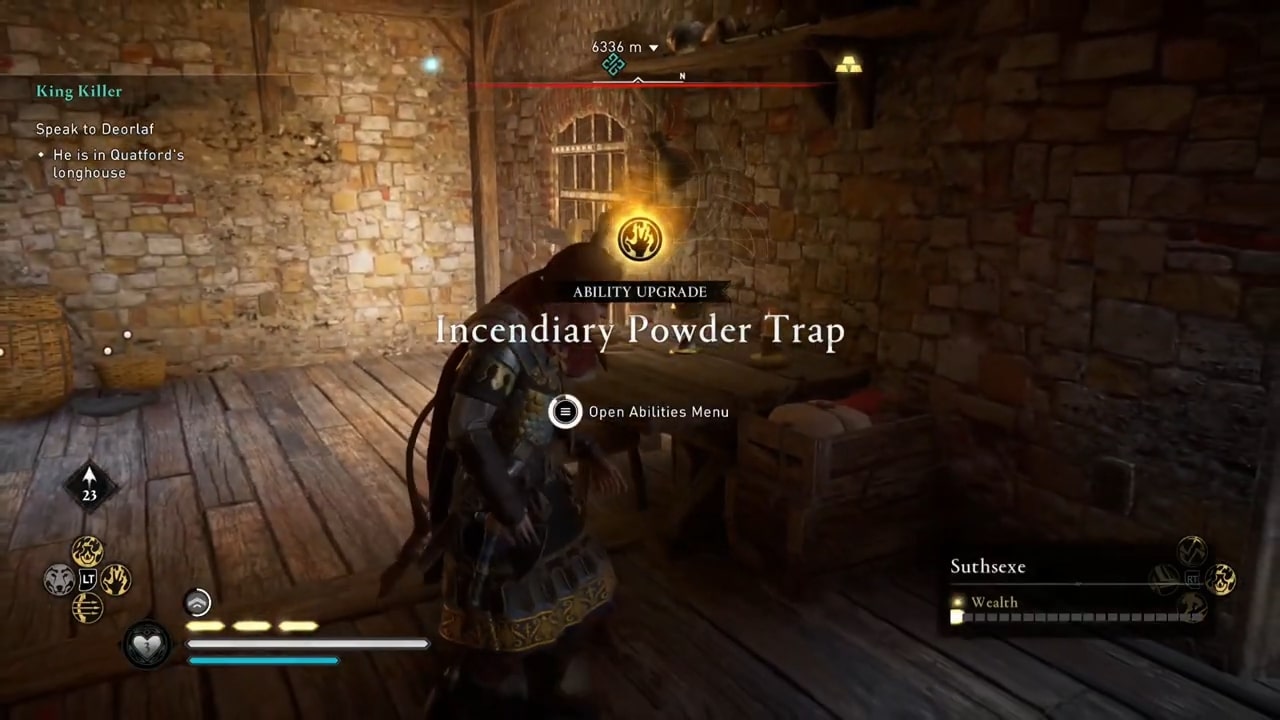Click the golden hand ability icon beside LT
The width and height of the screenshot is (1280, 720).
(116, 578)
